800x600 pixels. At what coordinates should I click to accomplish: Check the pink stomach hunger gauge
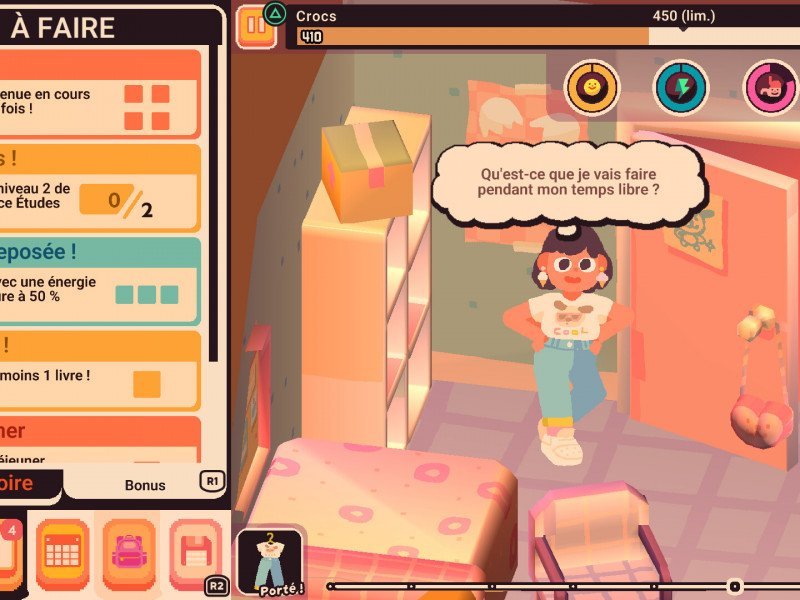point(770,87)
